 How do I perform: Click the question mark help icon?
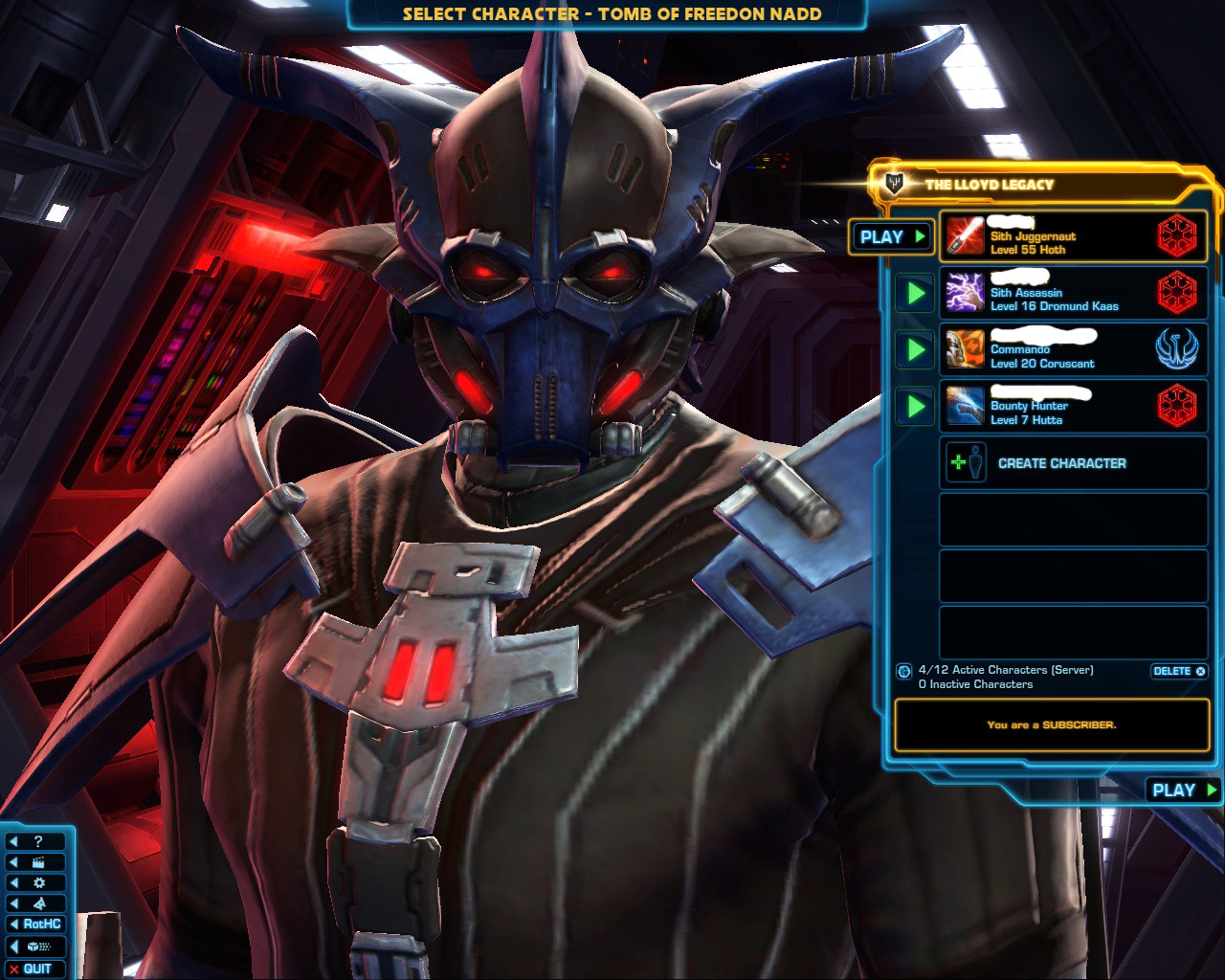pyautogui.click(x=38, y=841)
